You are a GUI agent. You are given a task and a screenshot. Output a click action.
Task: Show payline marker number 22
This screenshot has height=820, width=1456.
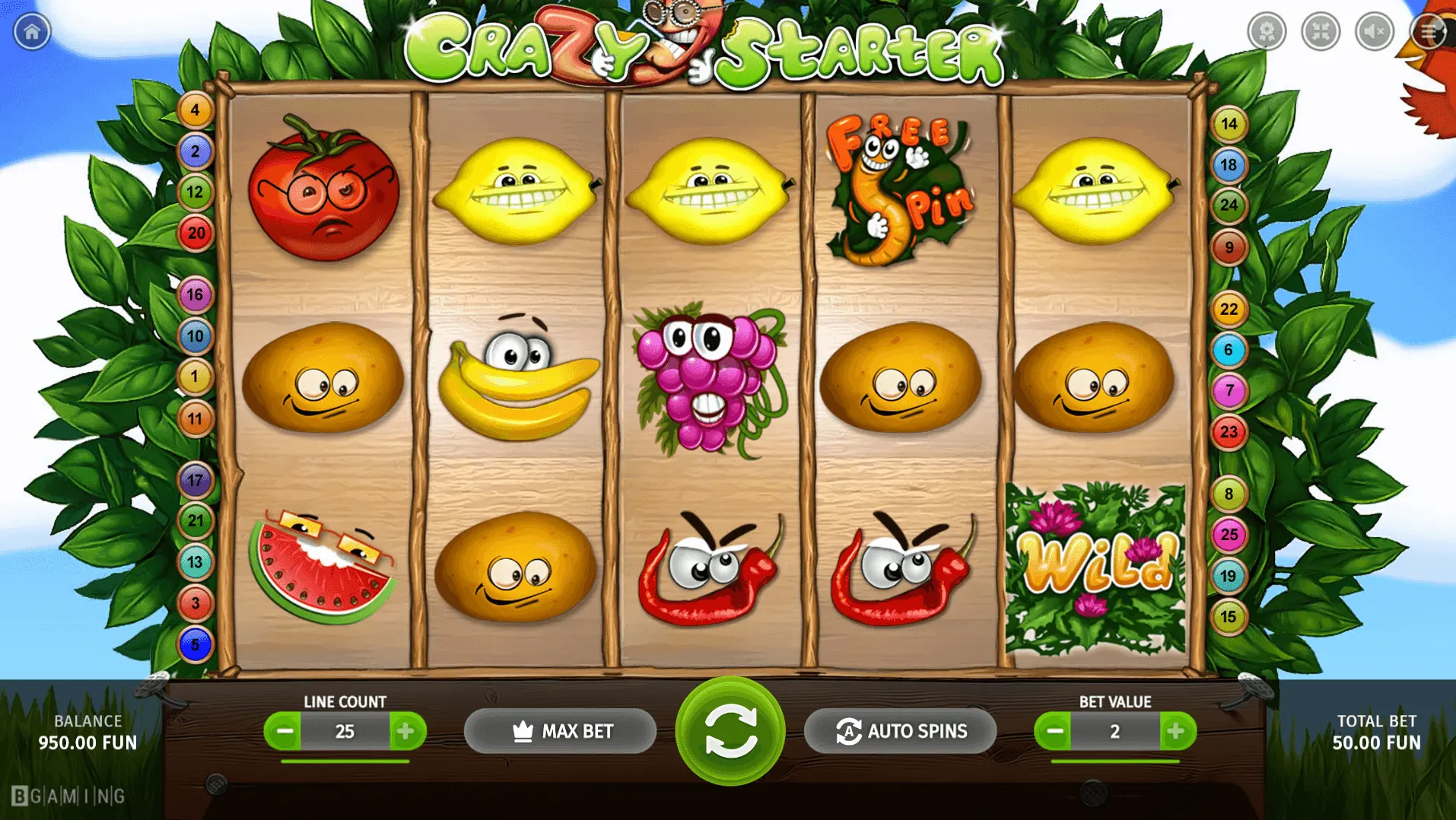(x=1229, y=310)
